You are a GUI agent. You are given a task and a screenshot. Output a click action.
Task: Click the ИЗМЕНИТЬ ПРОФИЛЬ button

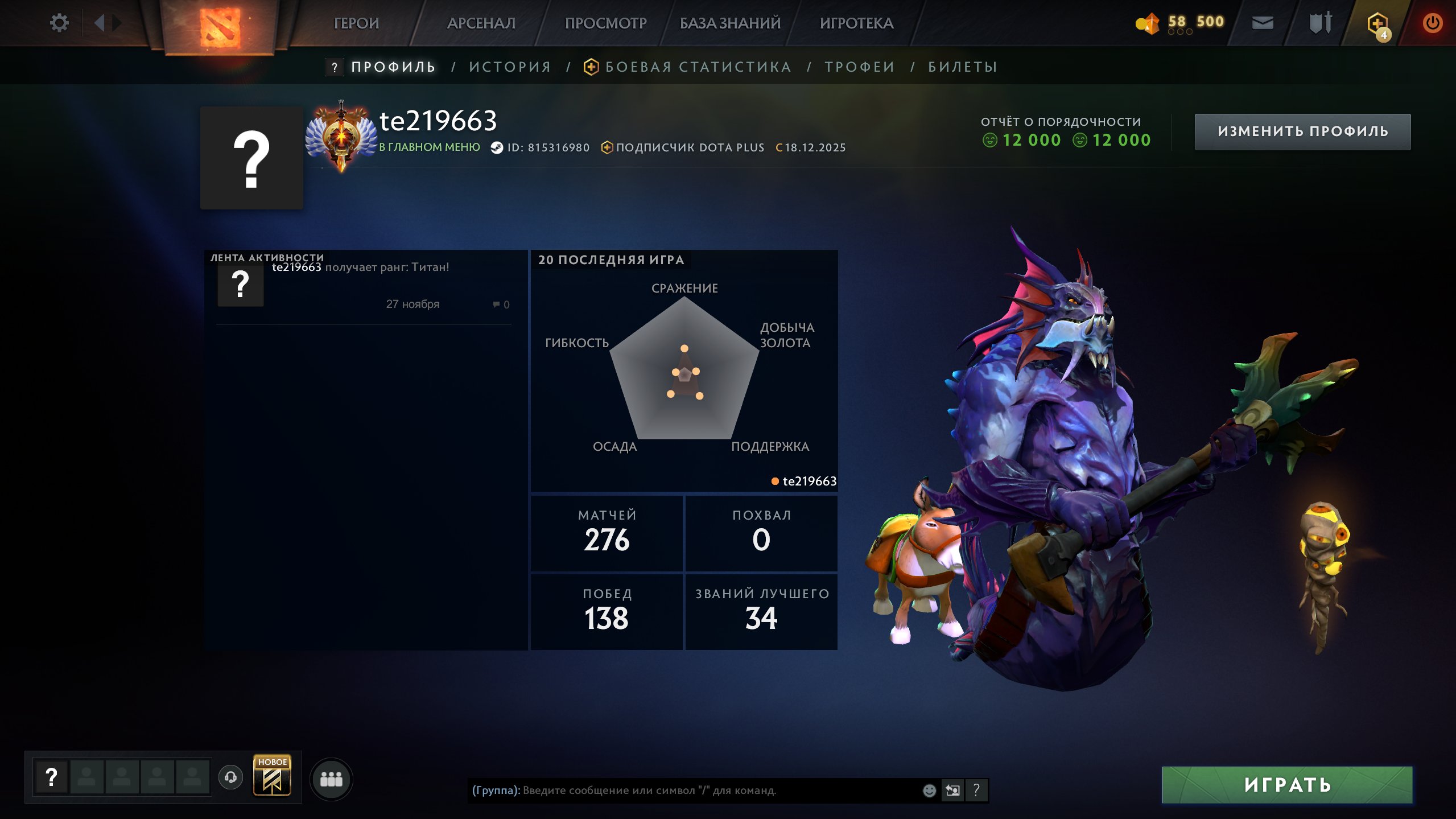1303,131
